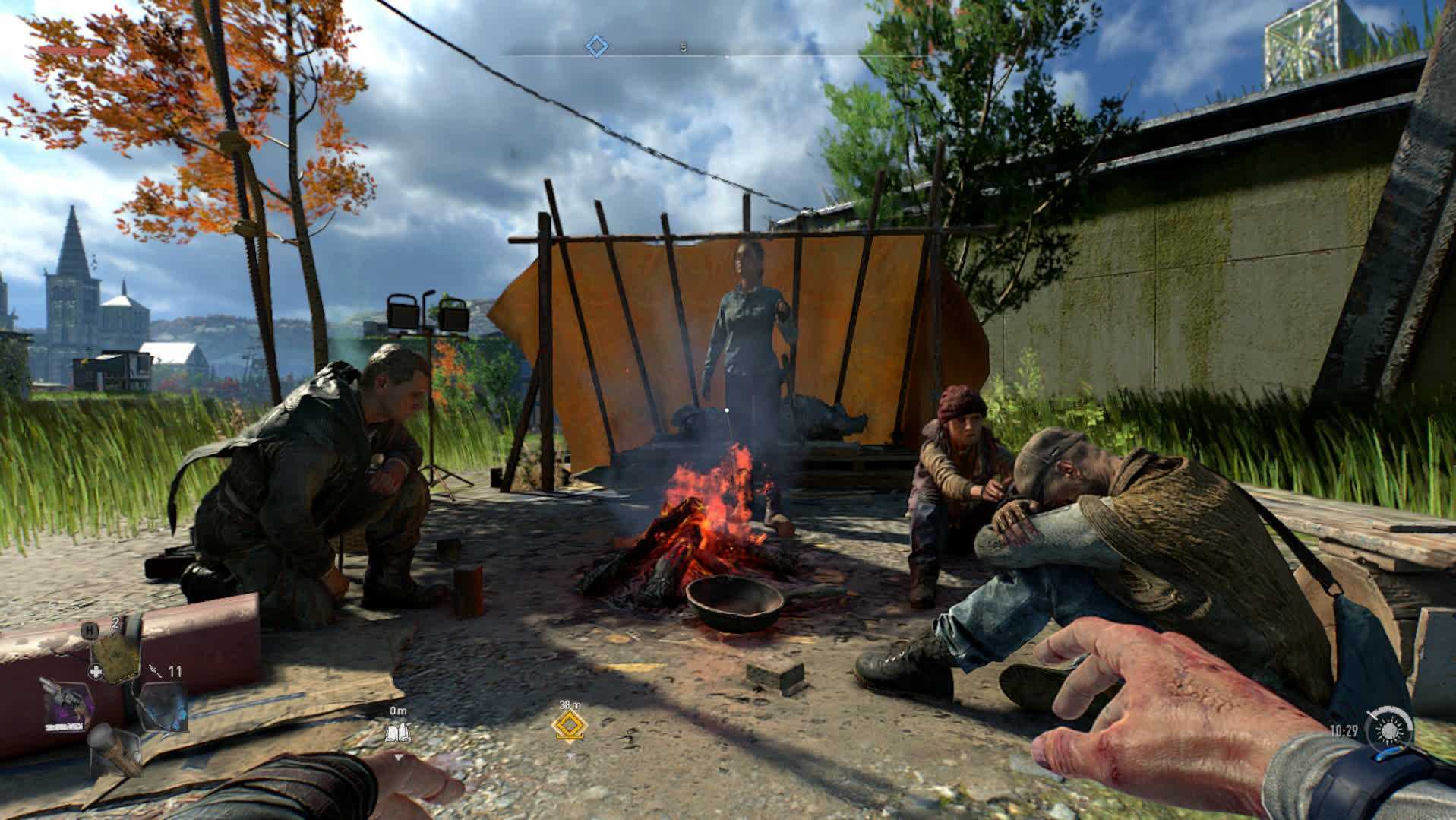Click the white open-book quest marker
The width and height of the screenshot is (1456, 820).
tap(398, 732)
